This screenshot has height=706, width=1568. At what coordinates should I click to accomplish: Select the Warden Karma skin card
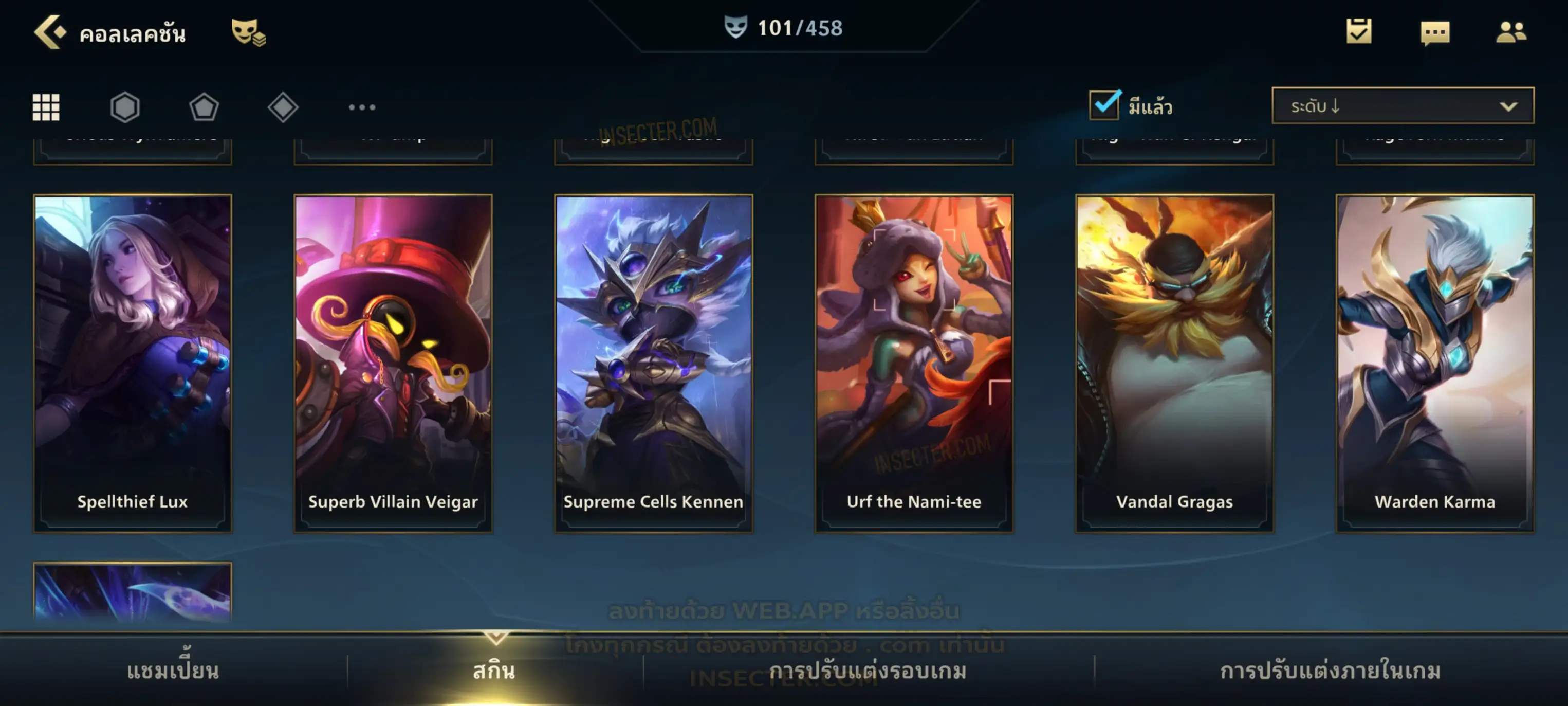1435,364
